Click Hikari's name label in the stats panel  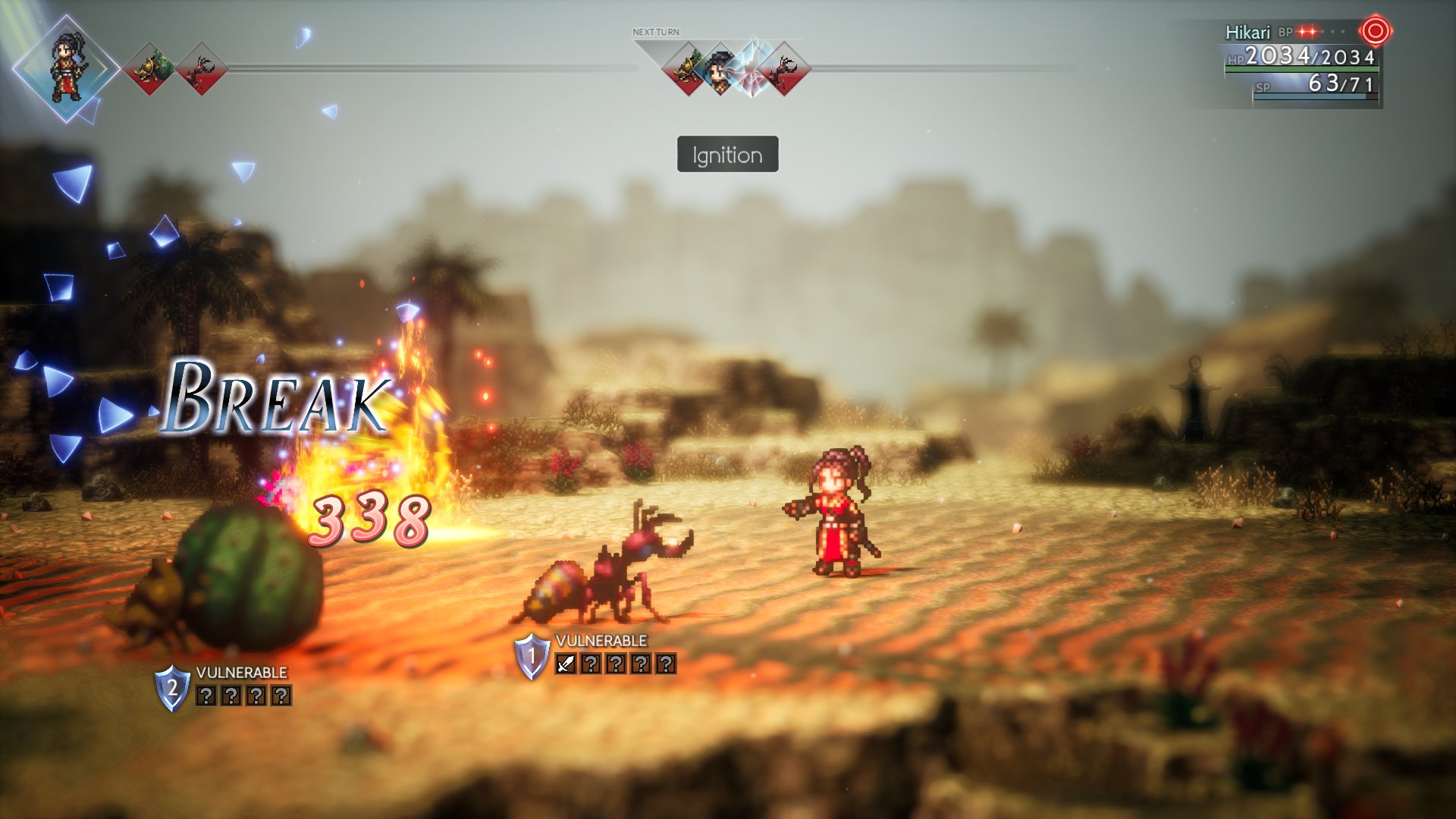click(1249, 33)
